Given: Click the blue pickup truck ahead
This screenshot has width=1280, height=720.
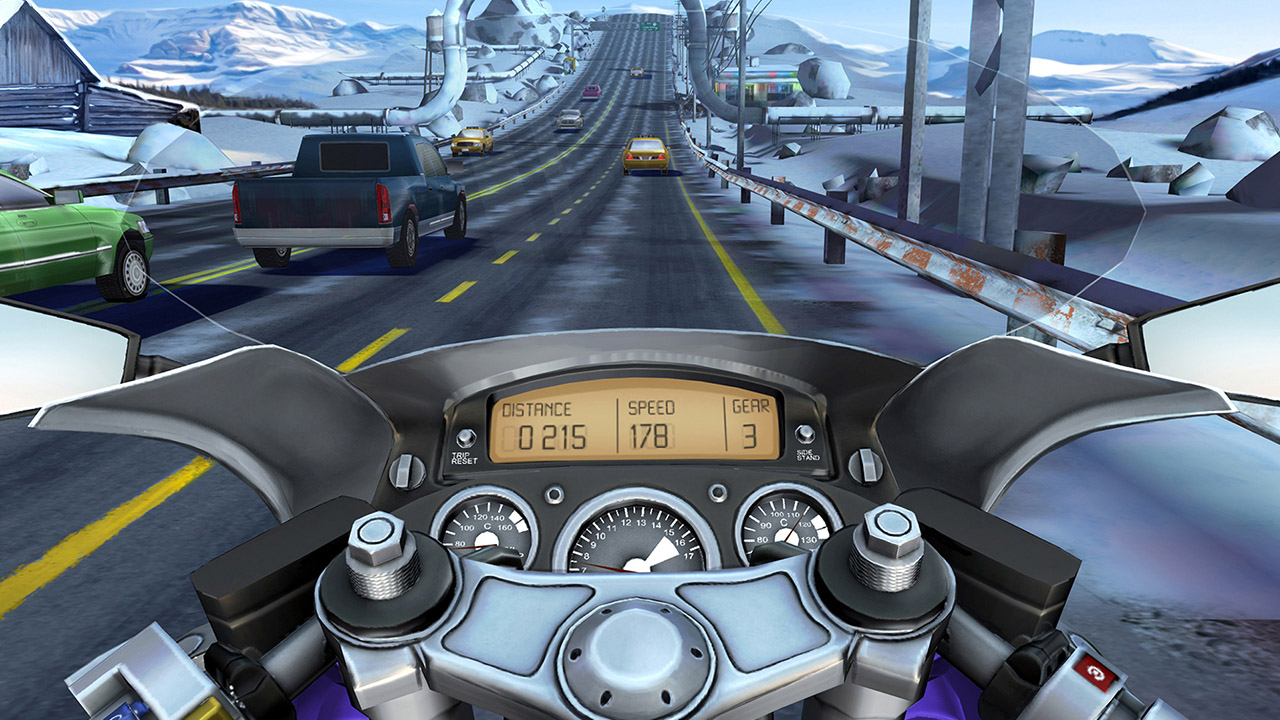Looking at the screenshot, I should point(330,200).
